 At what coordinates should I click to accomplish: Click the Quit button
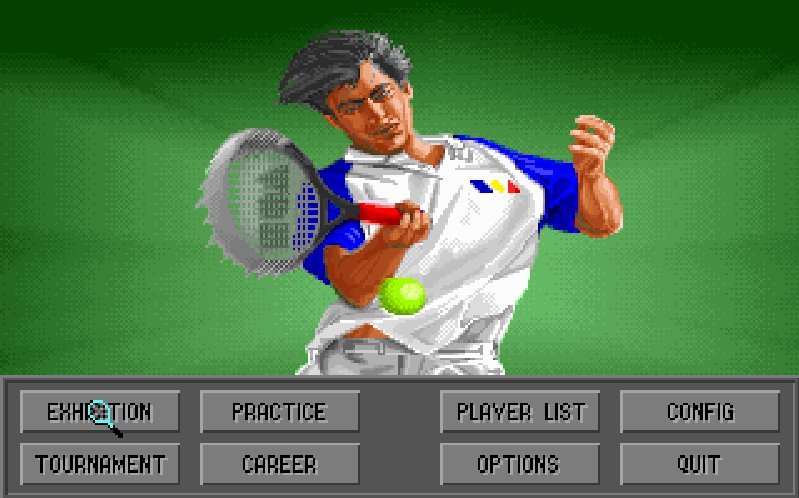(x=700, y=464)
